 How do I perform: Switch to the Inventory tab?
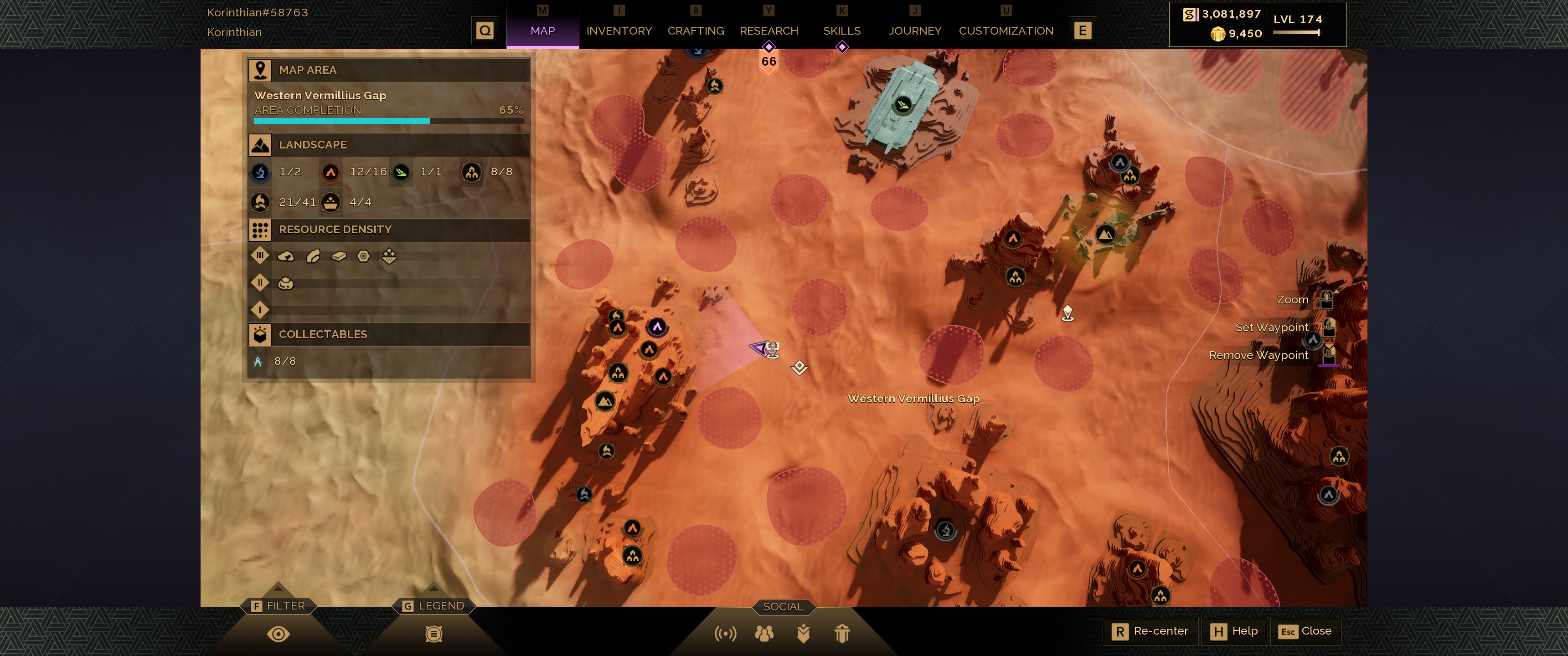tap(619, 31)
